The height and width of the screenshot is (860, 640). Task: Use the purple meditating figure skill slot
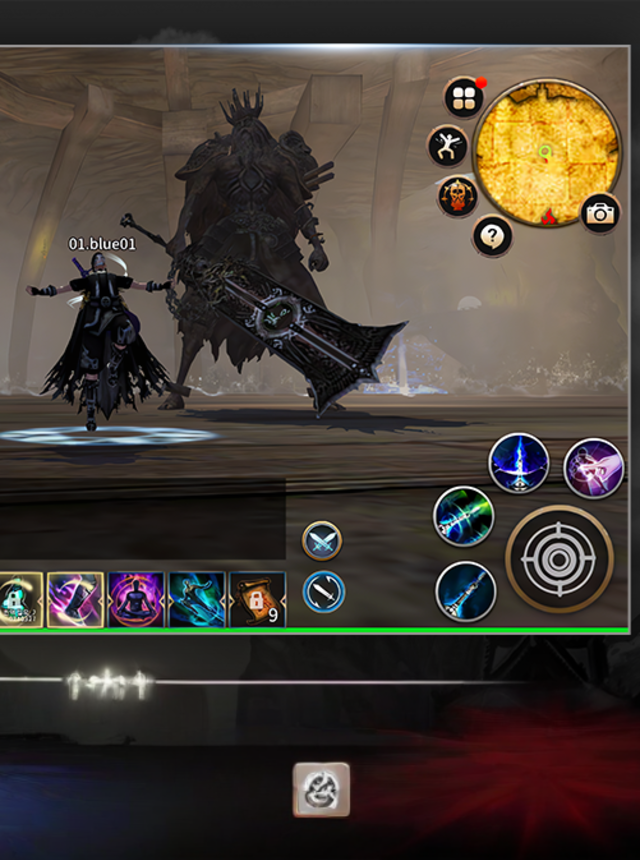tap(136, 599)
